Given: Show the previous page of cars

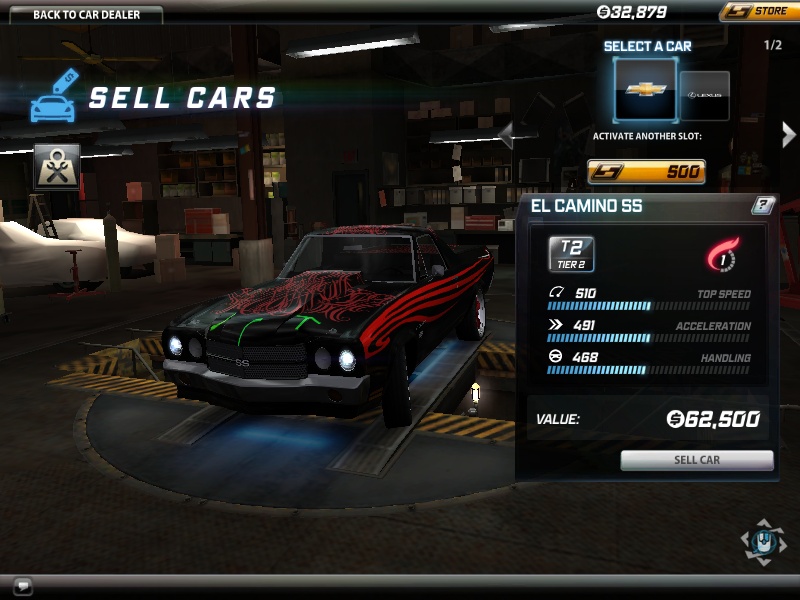Looking at the screenshot, I should point(506,135).
